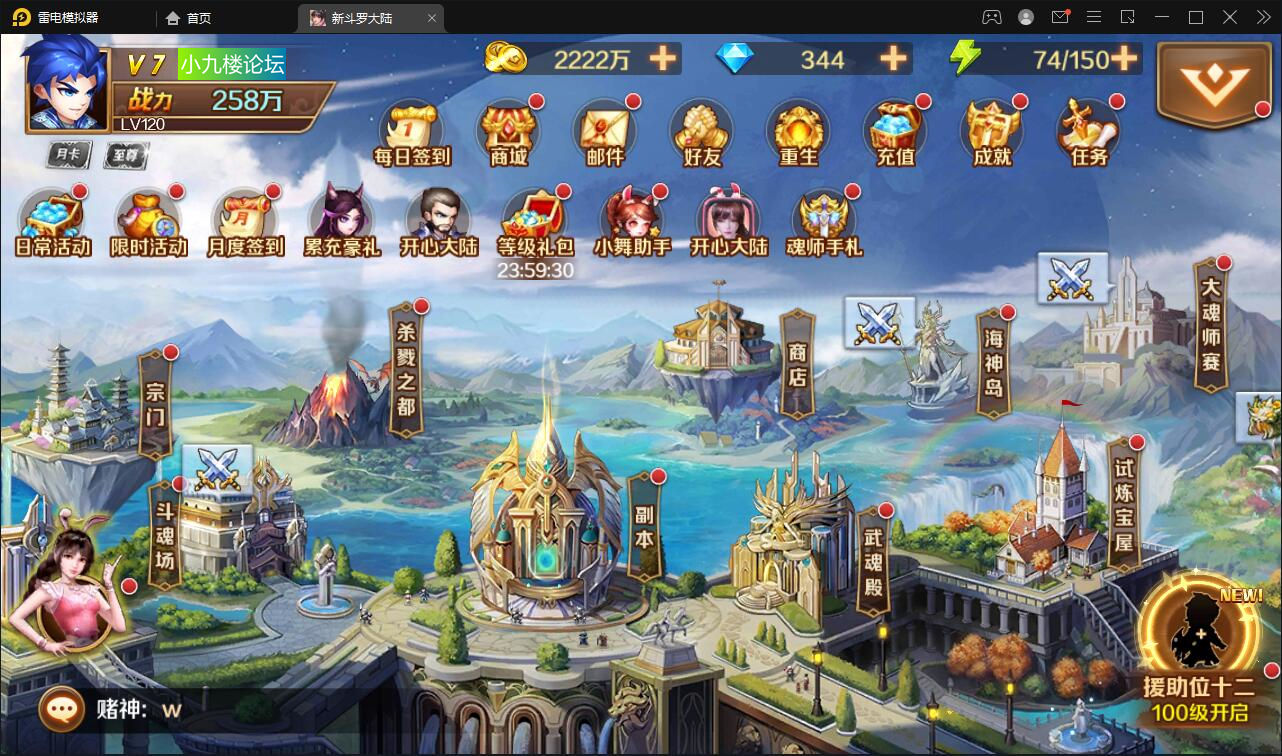Open the 魂师手札 soul master notes
Viewport: 1282px width, 756px height.
[x=824, y=223]
